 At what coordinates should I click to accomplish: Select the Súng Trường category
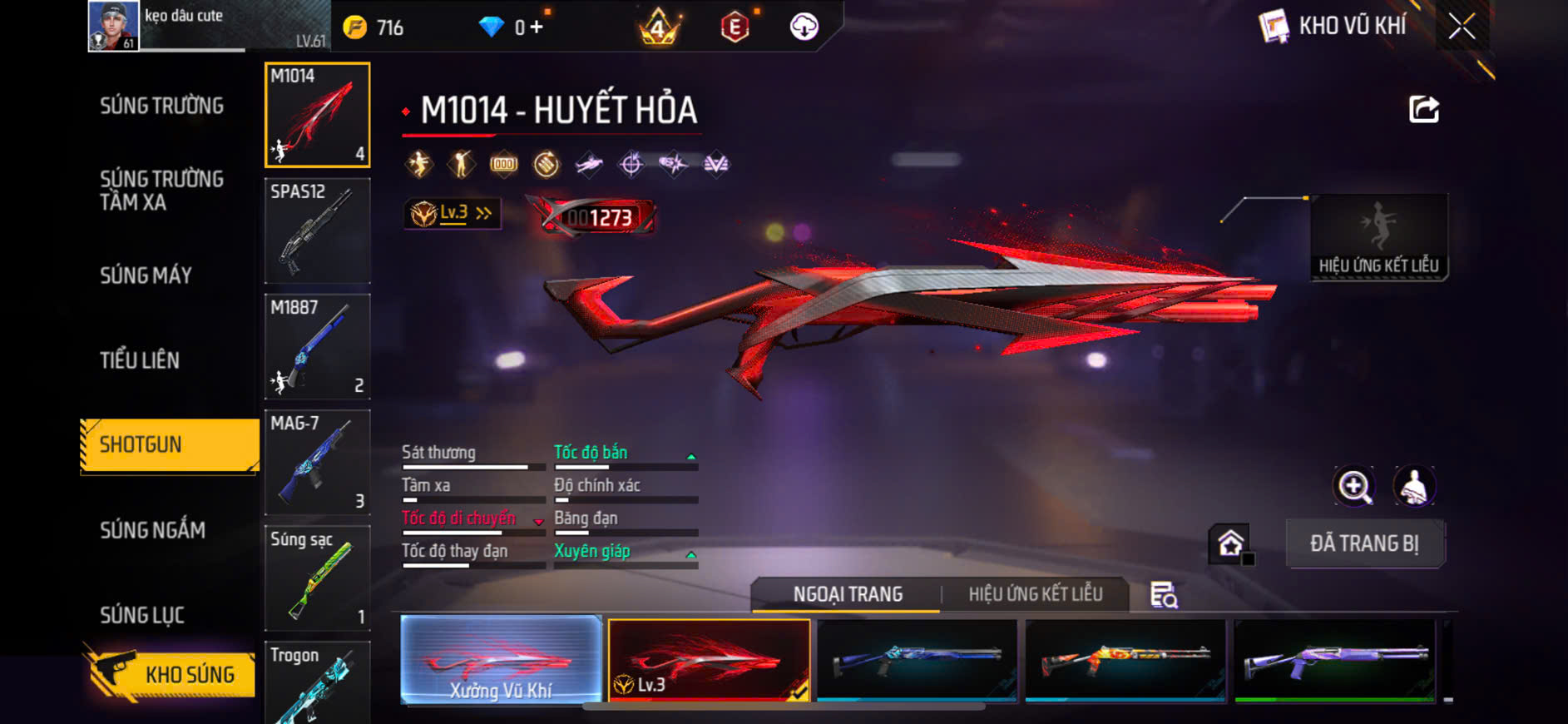tap(162, 106)
